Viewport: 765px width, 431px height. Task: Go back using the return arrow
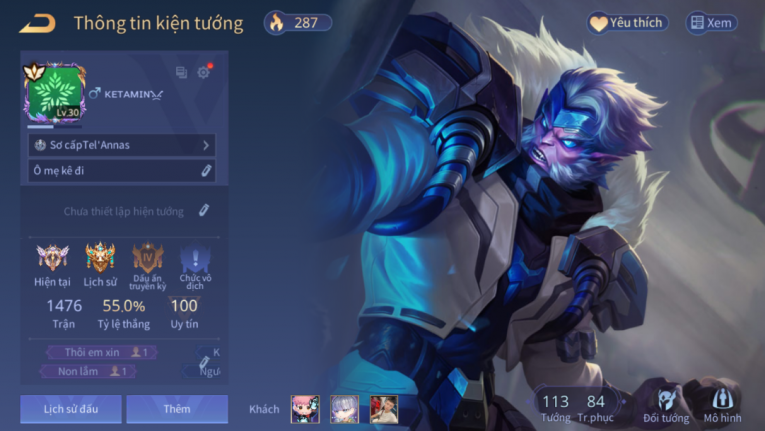(37, 23)
